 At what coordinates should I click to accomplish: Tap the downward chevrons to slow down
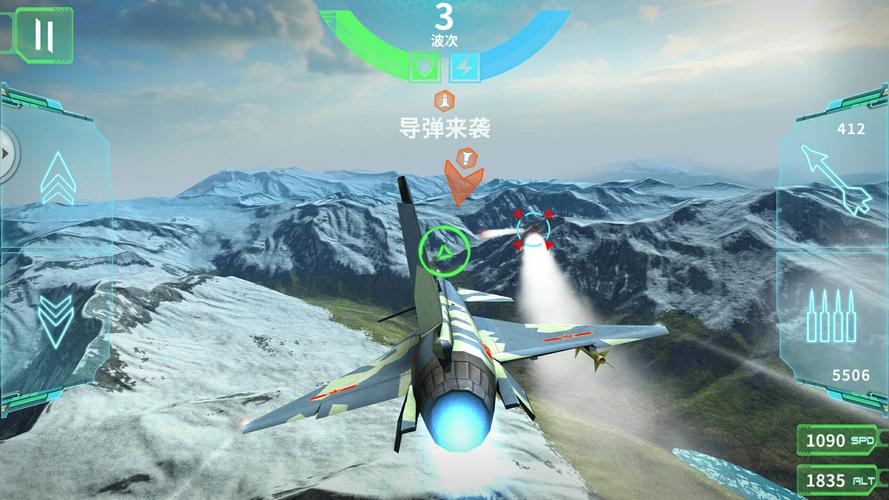coord(56,316)
